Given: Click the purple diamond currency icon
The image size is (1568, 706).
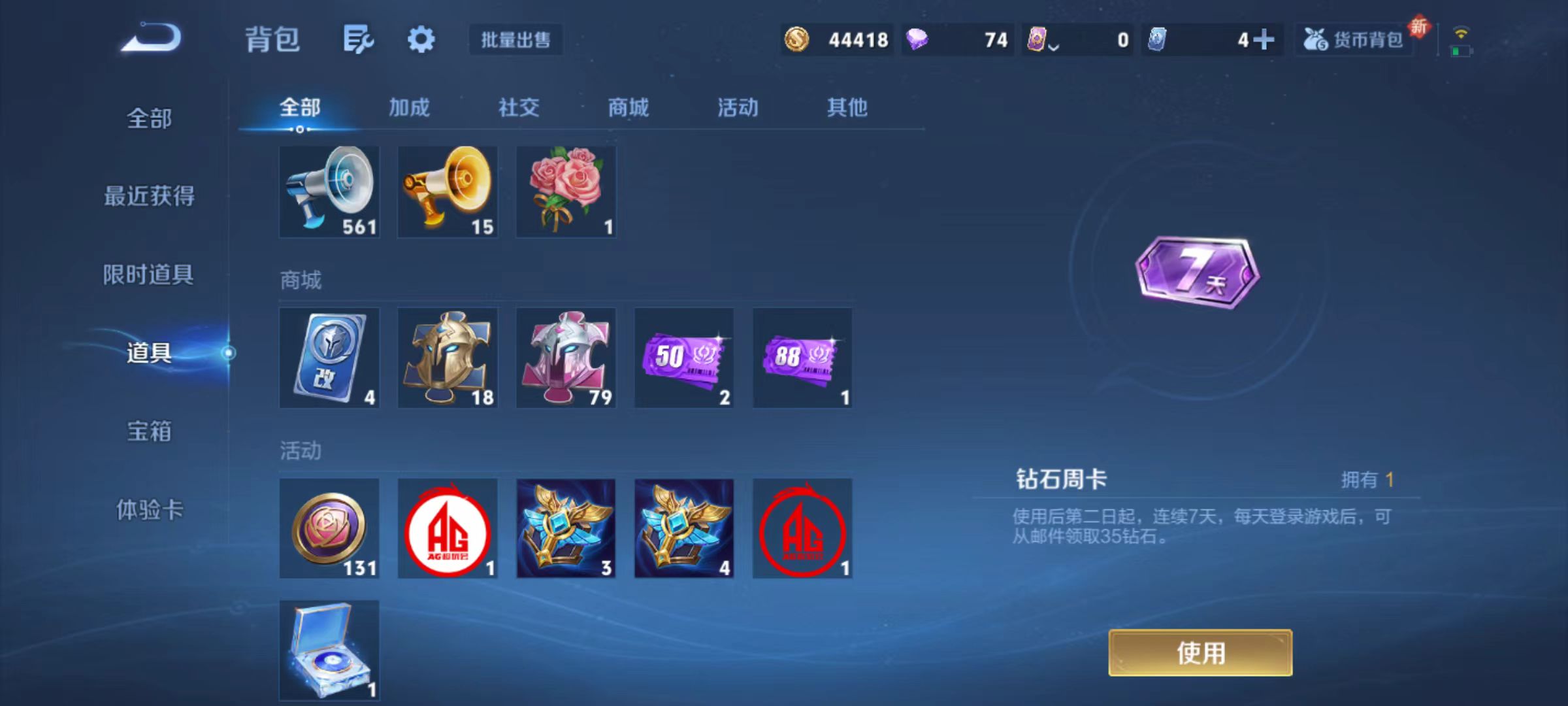Looking at the screenshot, I should point(917,41).
